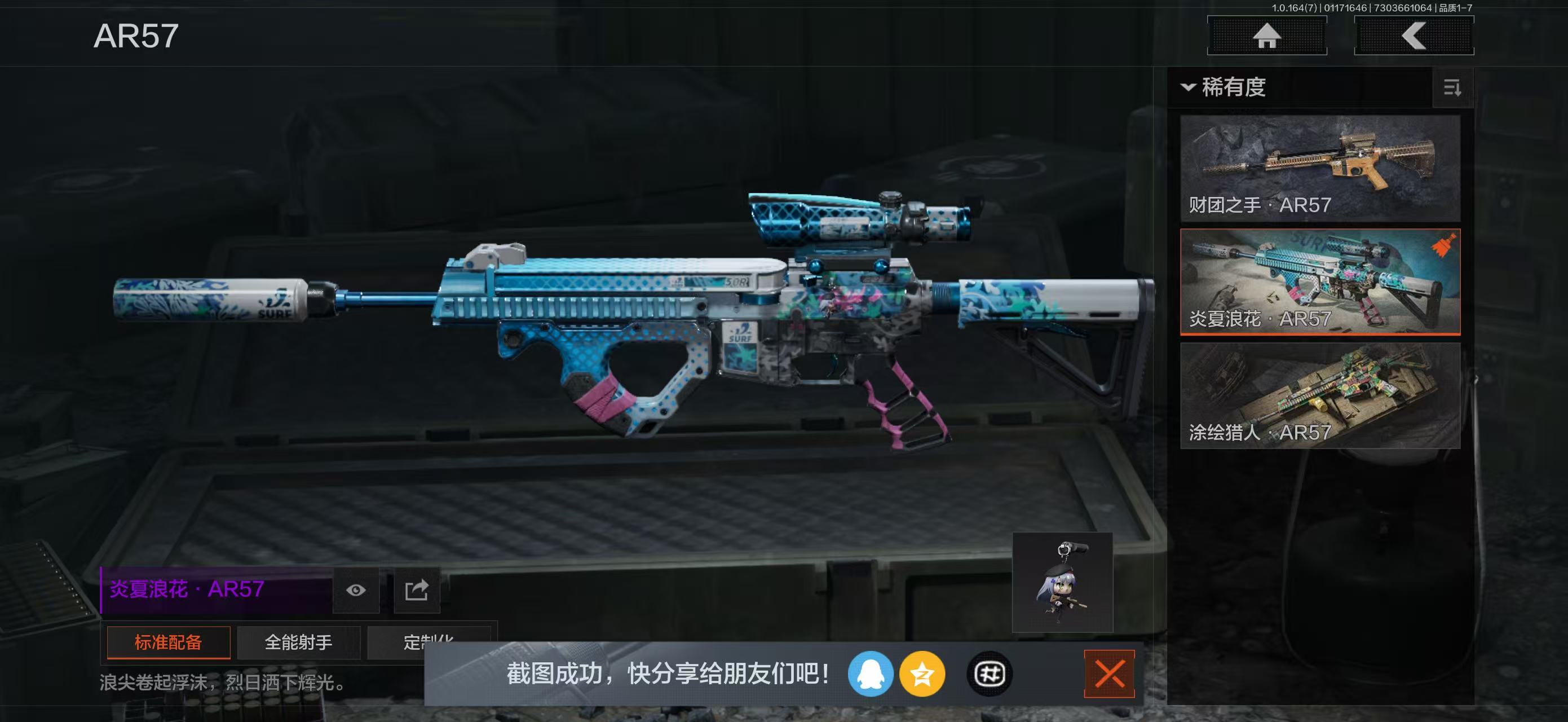Screen dimensions: 1568x722
Task: Select the 炎夏浪花 · AR57 skin
Action: click(x=1320, y=282)
